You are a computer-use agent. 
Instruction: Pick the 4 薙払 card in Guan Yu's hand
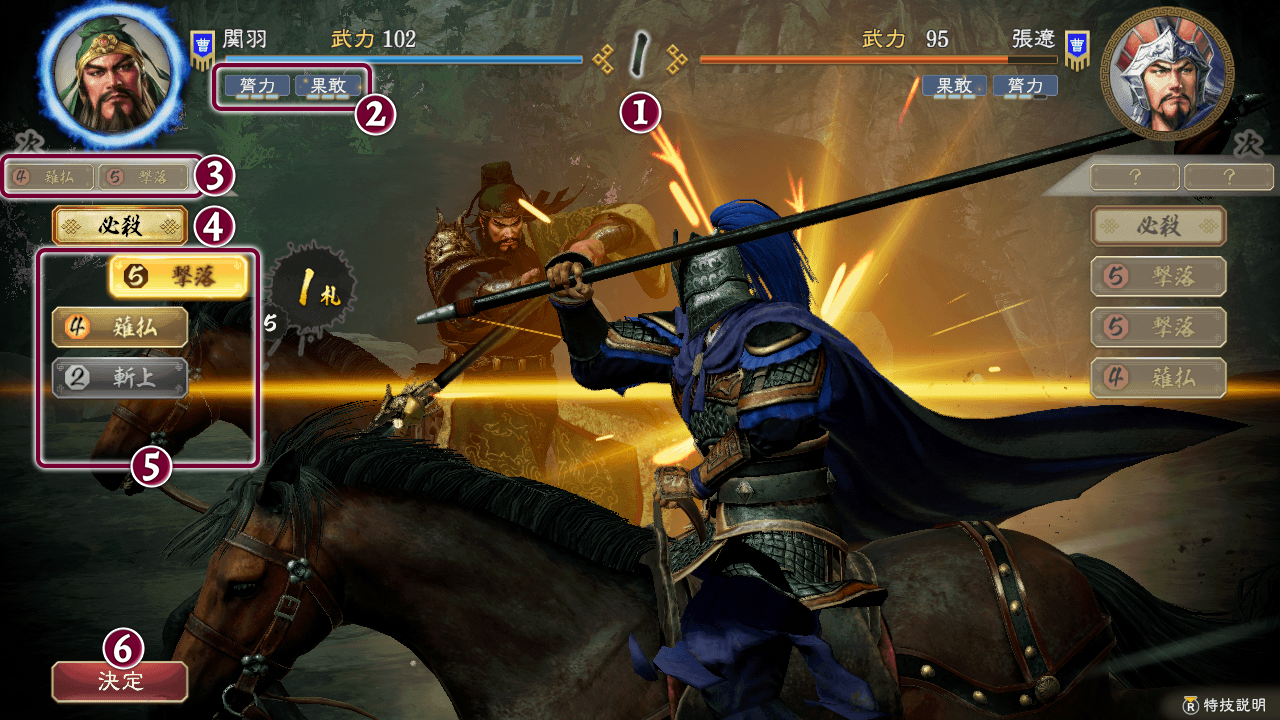pos(120,327)
